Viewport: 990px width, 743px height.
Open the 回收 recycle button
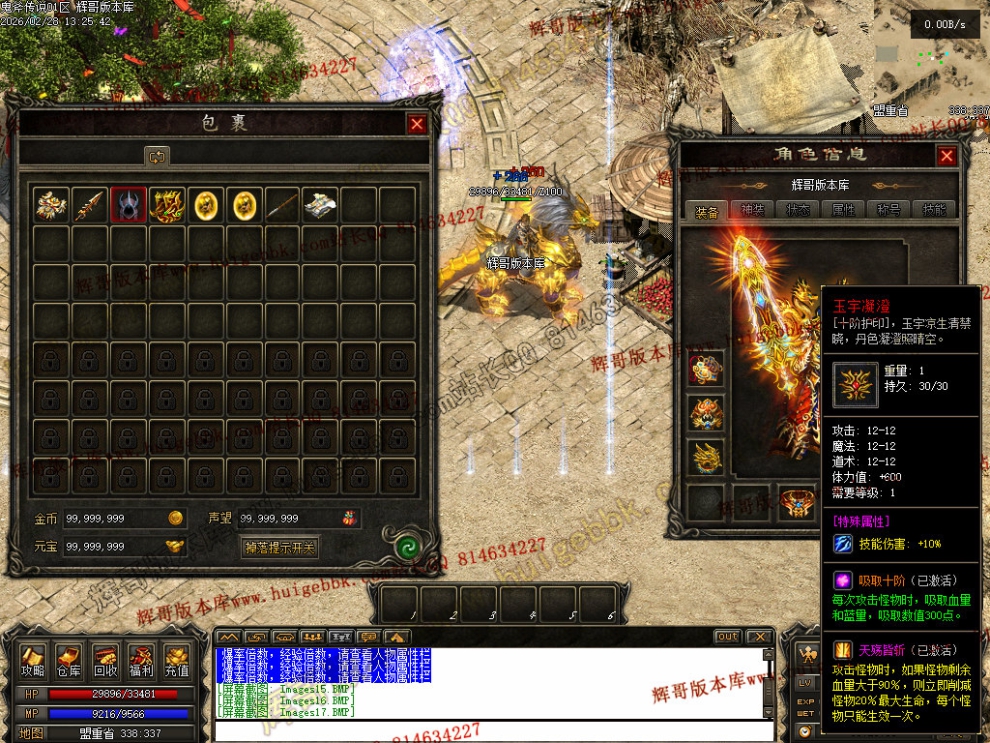[105, 662]
